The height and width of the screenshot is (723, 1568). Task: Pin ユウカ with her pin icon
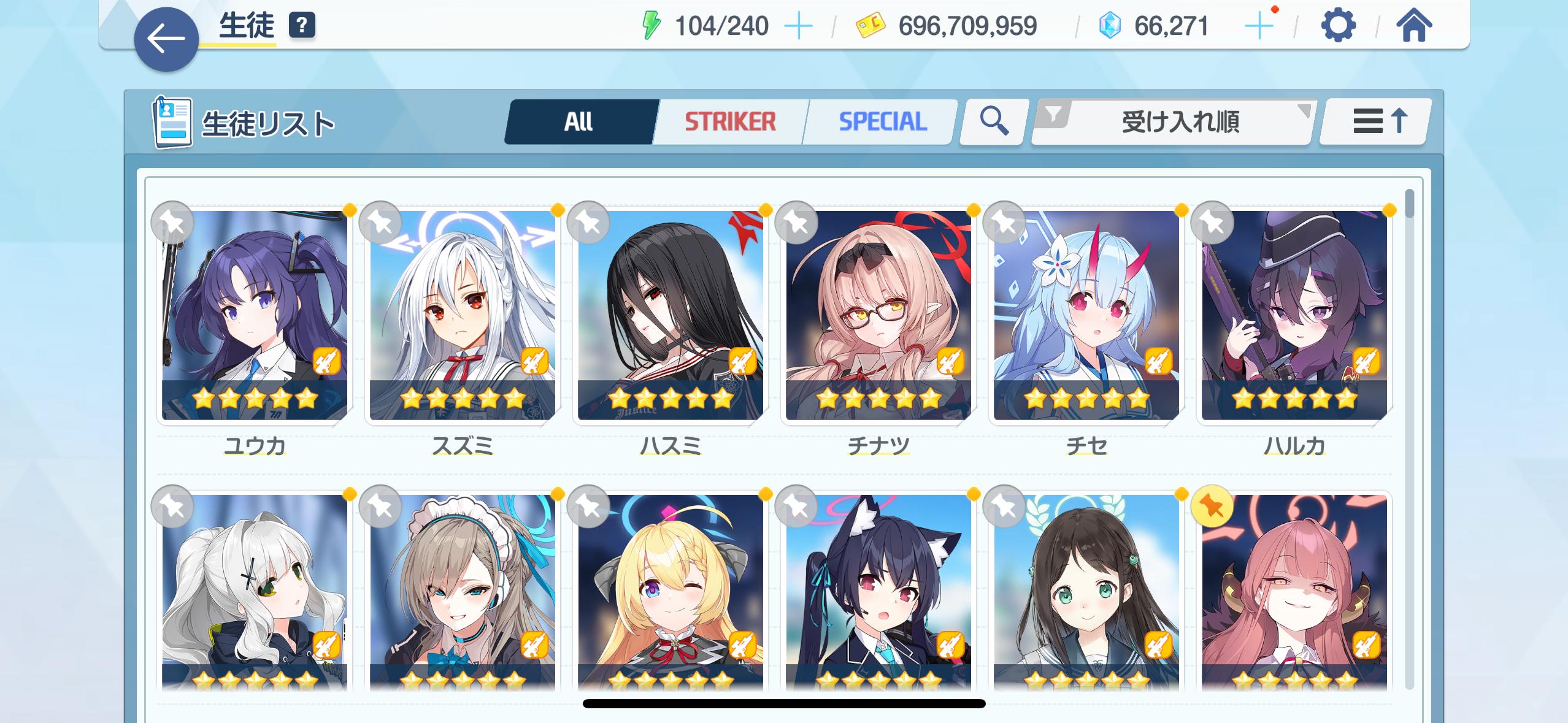(x=172, y=223)
